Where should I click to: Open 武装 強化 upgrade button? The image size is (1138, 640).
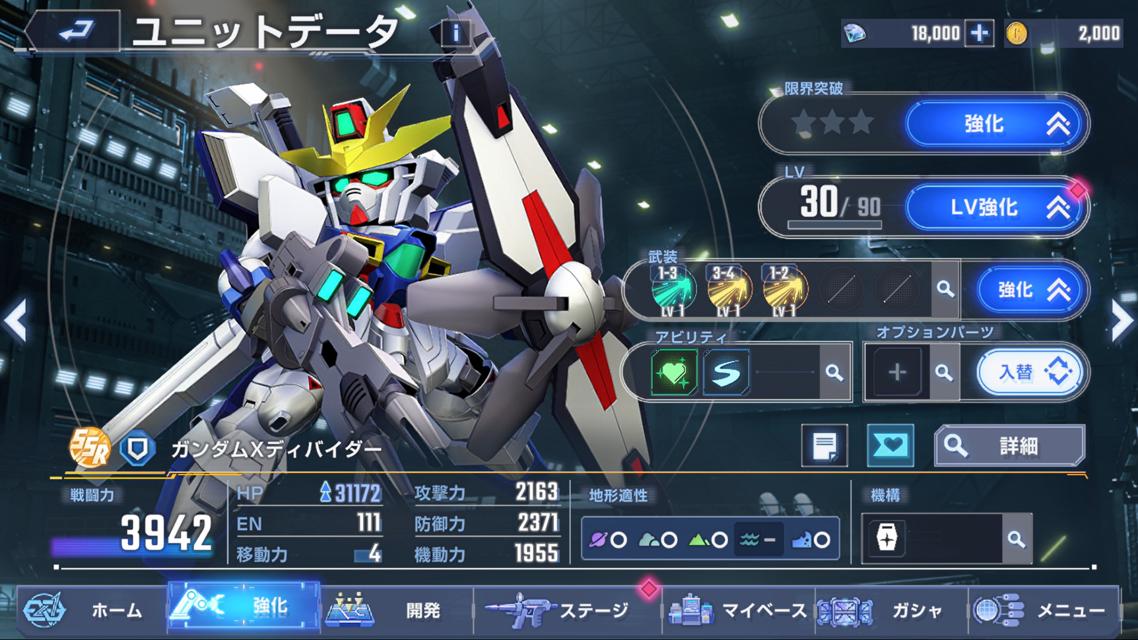pyautogui.click(x=1032, y=290)
